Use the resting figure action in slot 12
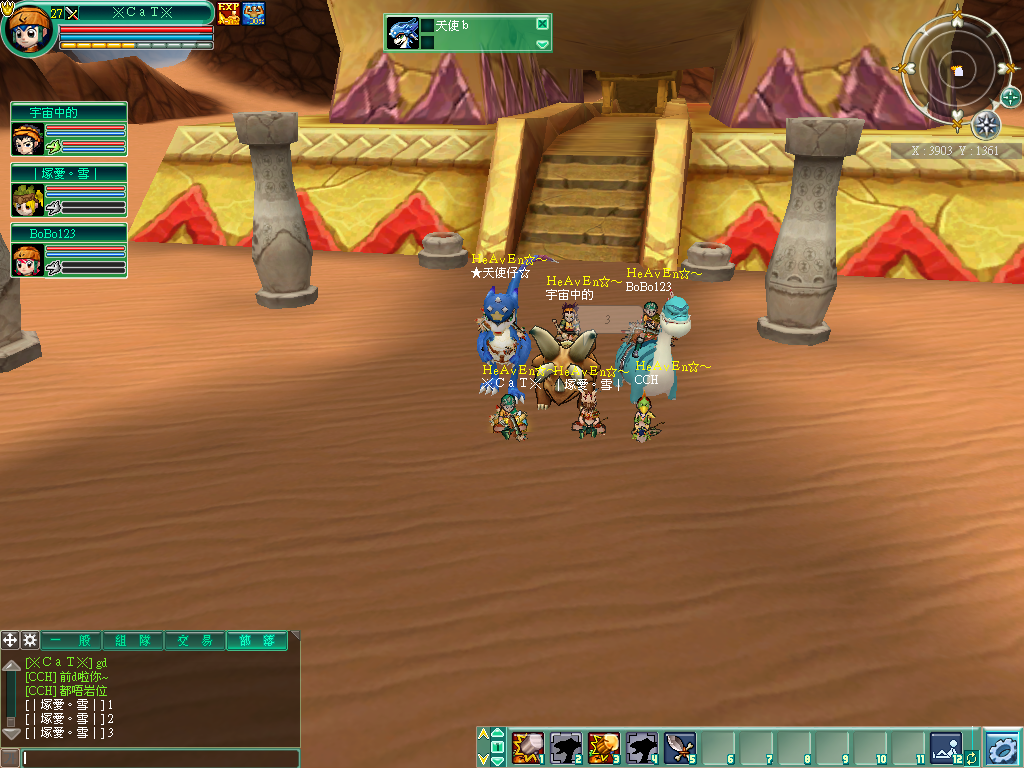Screen dimensions: 1024x768 click(945, 746)
